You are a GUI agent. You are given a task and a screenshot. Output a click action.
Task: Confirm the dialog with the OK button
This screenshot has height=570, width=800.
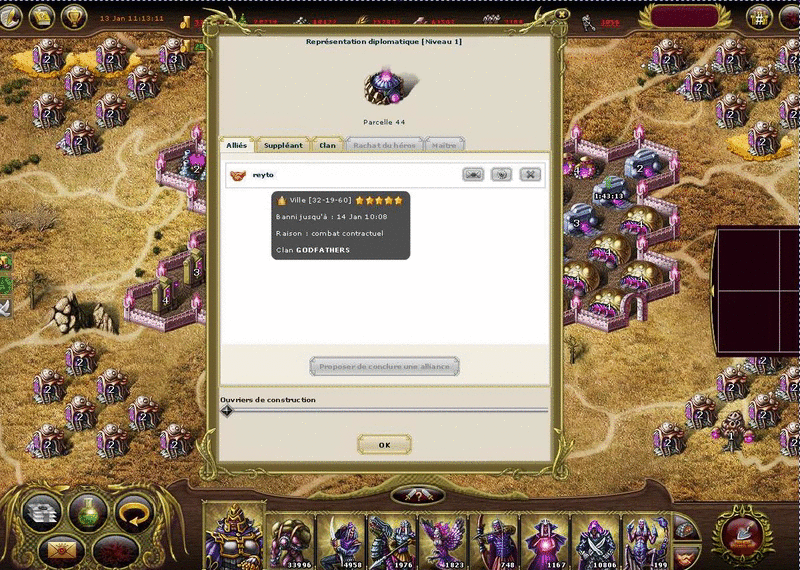point(384,444)
